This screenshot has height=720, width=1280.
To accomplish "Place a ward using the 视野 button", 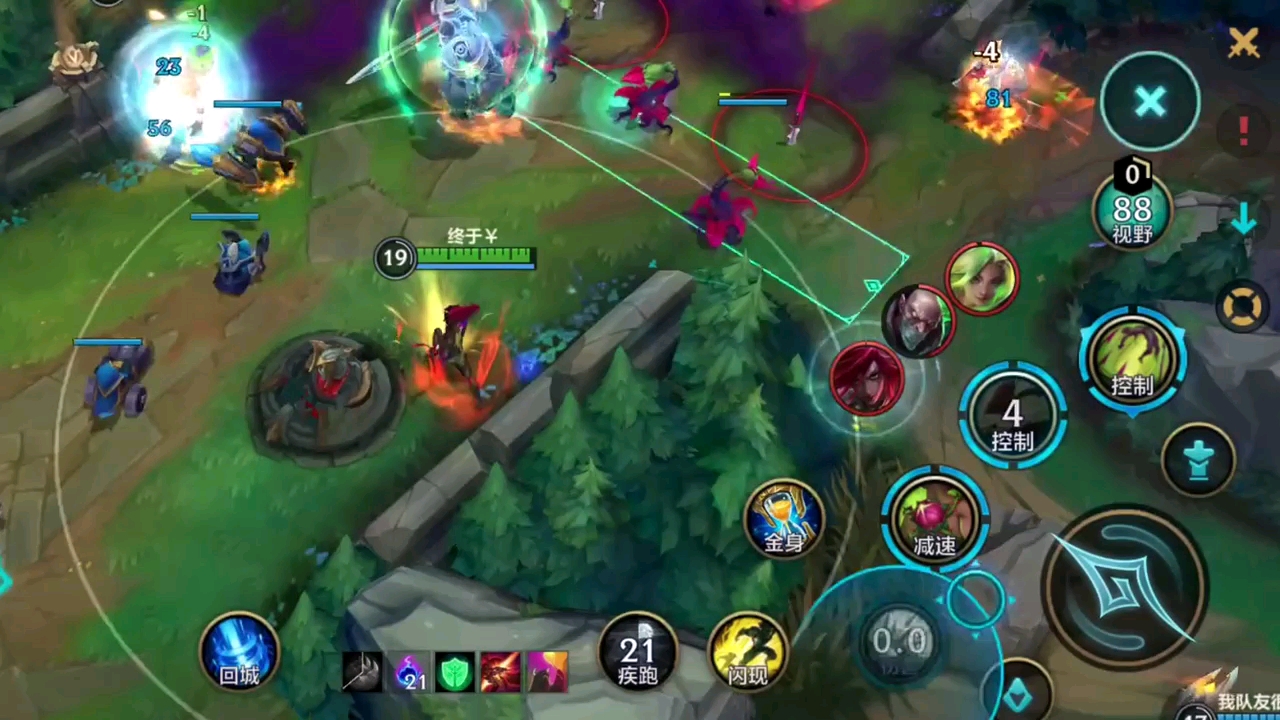I will 1132,211.
